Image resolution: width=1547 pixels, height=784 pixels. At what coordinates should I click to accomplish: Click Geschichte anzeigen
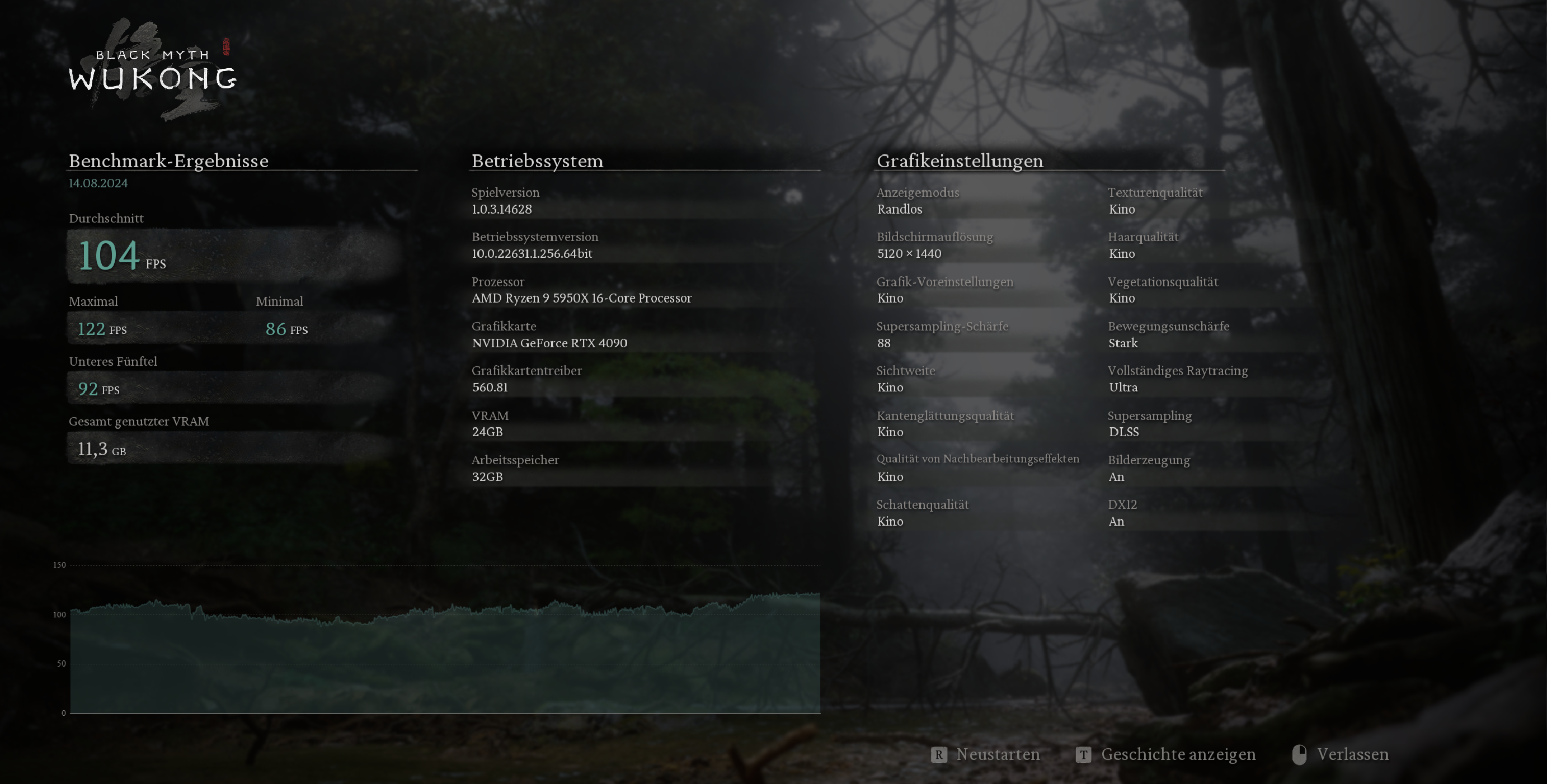(x=1178, y=754)
